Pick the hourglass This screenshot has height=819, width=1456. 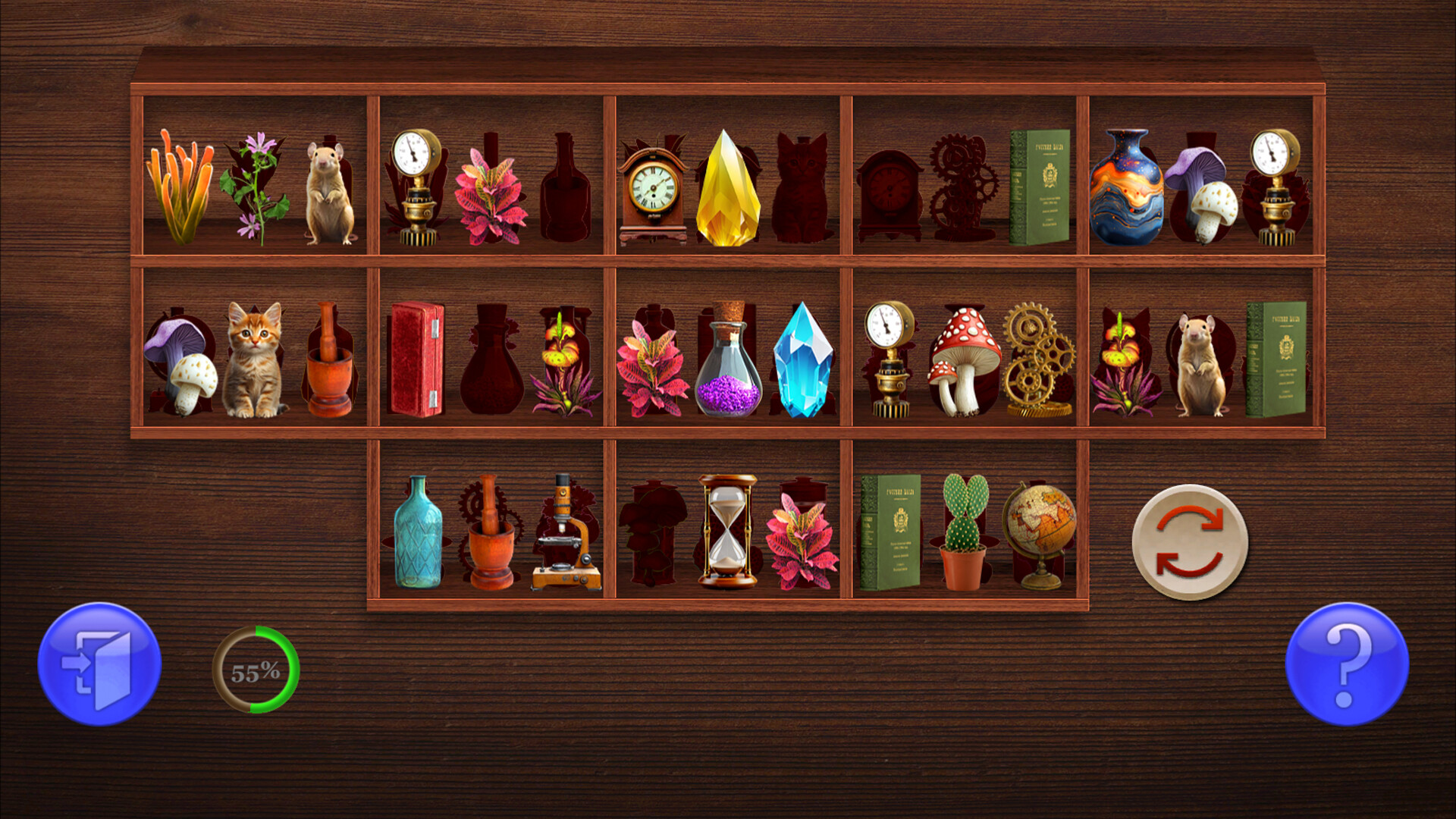coord(727,531)
